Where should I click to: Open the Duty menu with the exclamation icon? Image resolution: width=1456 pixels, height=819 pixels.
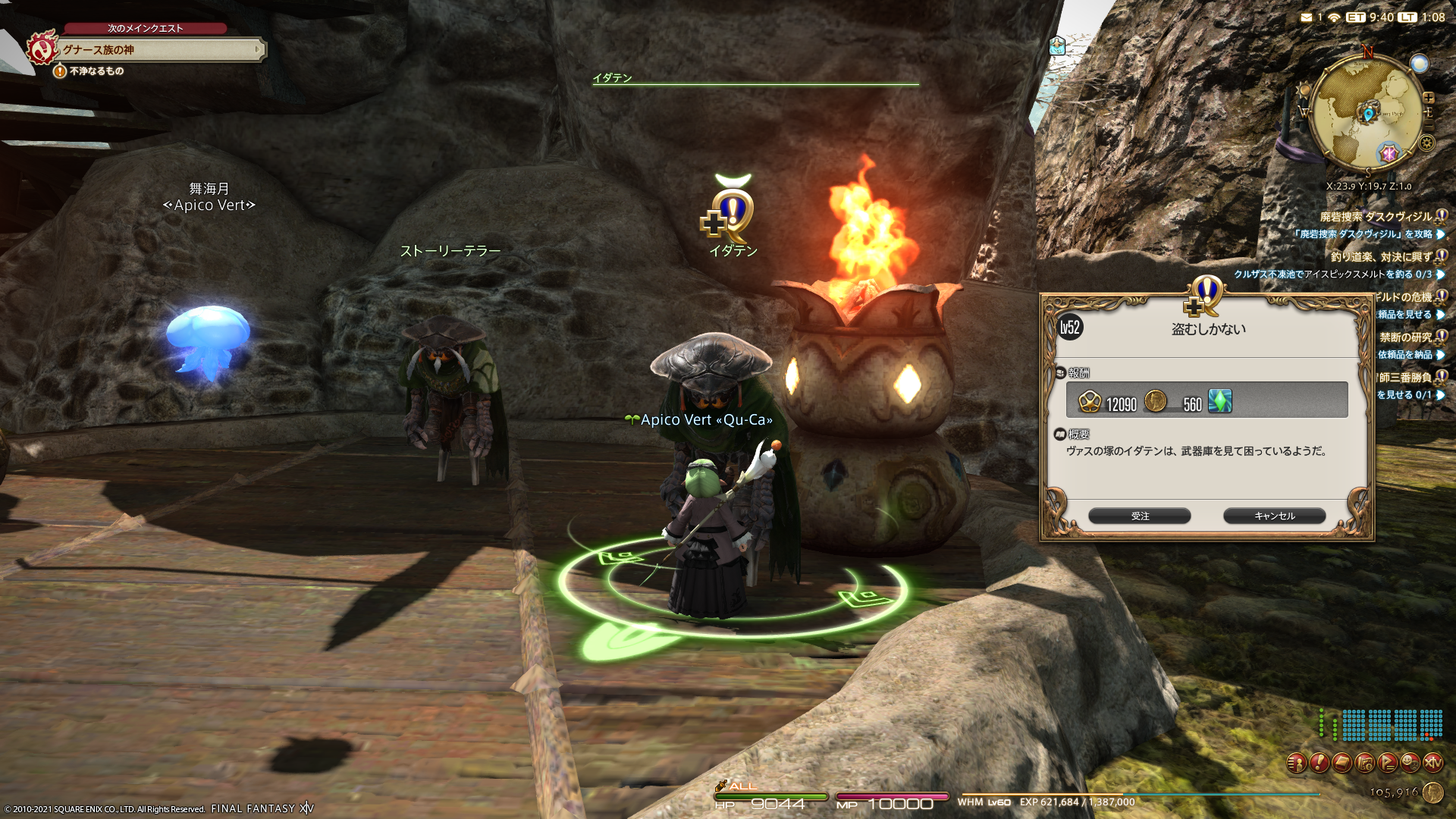tap(1319, 763)
